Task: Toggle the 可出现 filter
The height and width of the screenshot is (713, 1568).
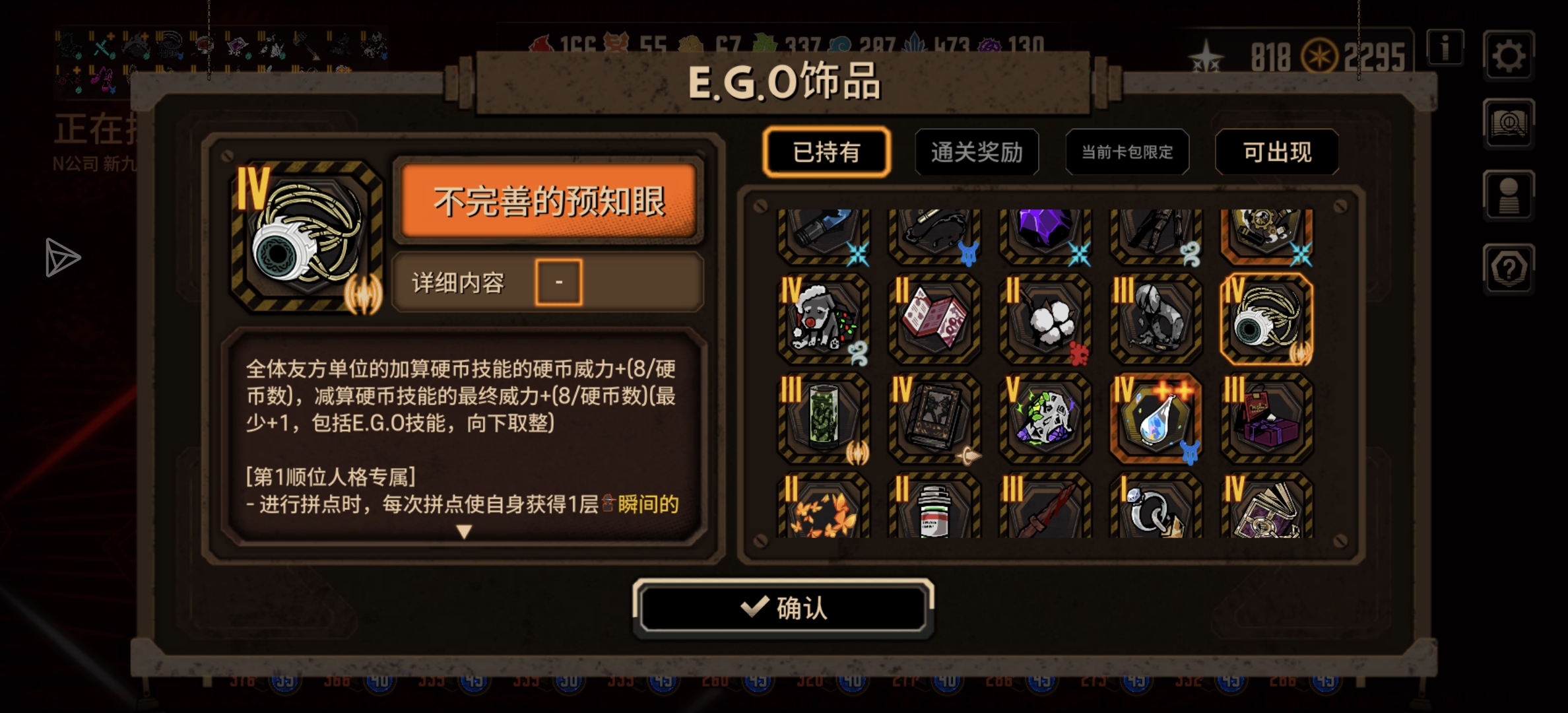Action: pos(1277,152)
